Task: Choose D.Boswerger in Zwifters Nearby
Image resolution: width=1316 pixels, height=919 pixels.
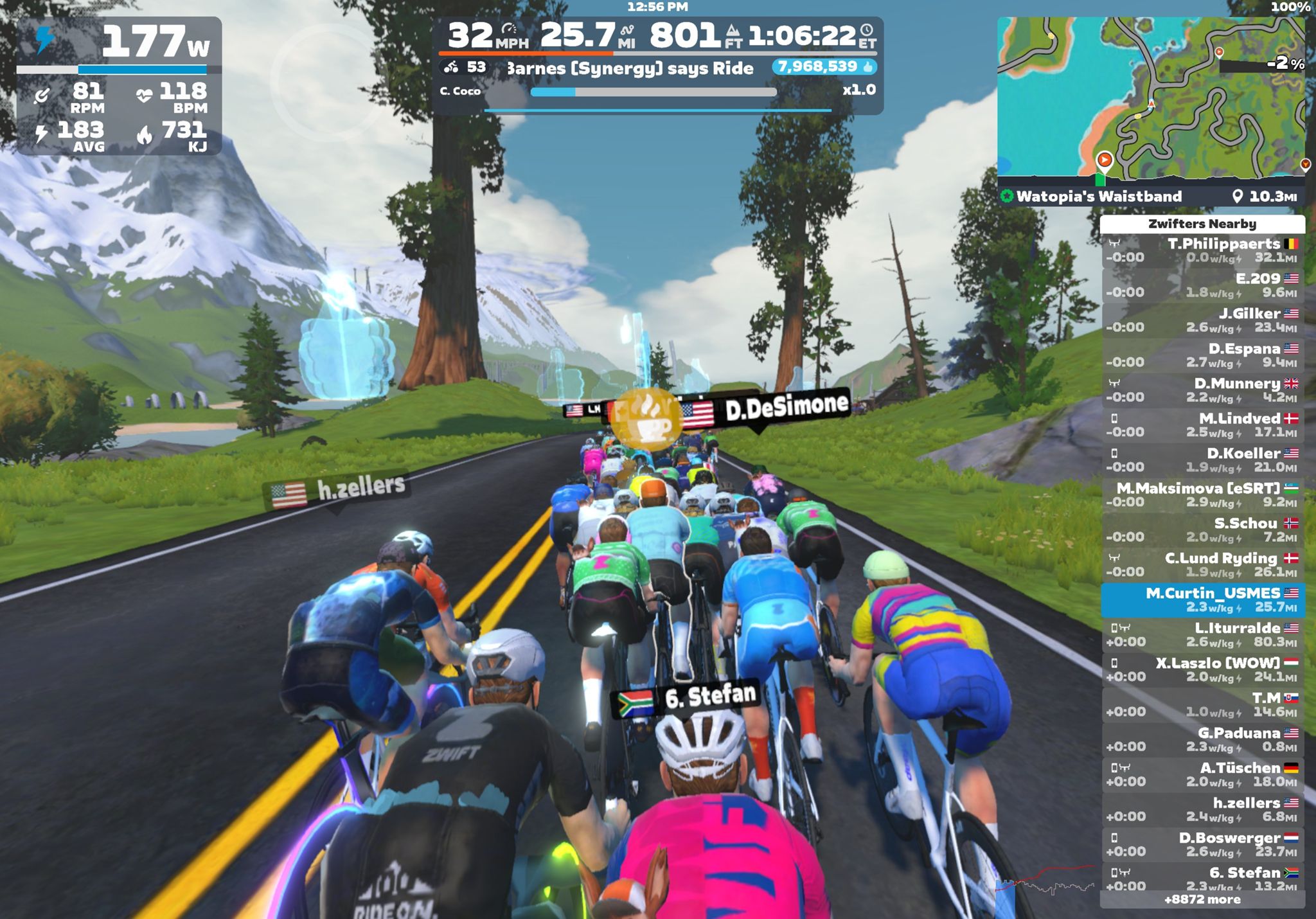Action: (x=1202, y=844)
